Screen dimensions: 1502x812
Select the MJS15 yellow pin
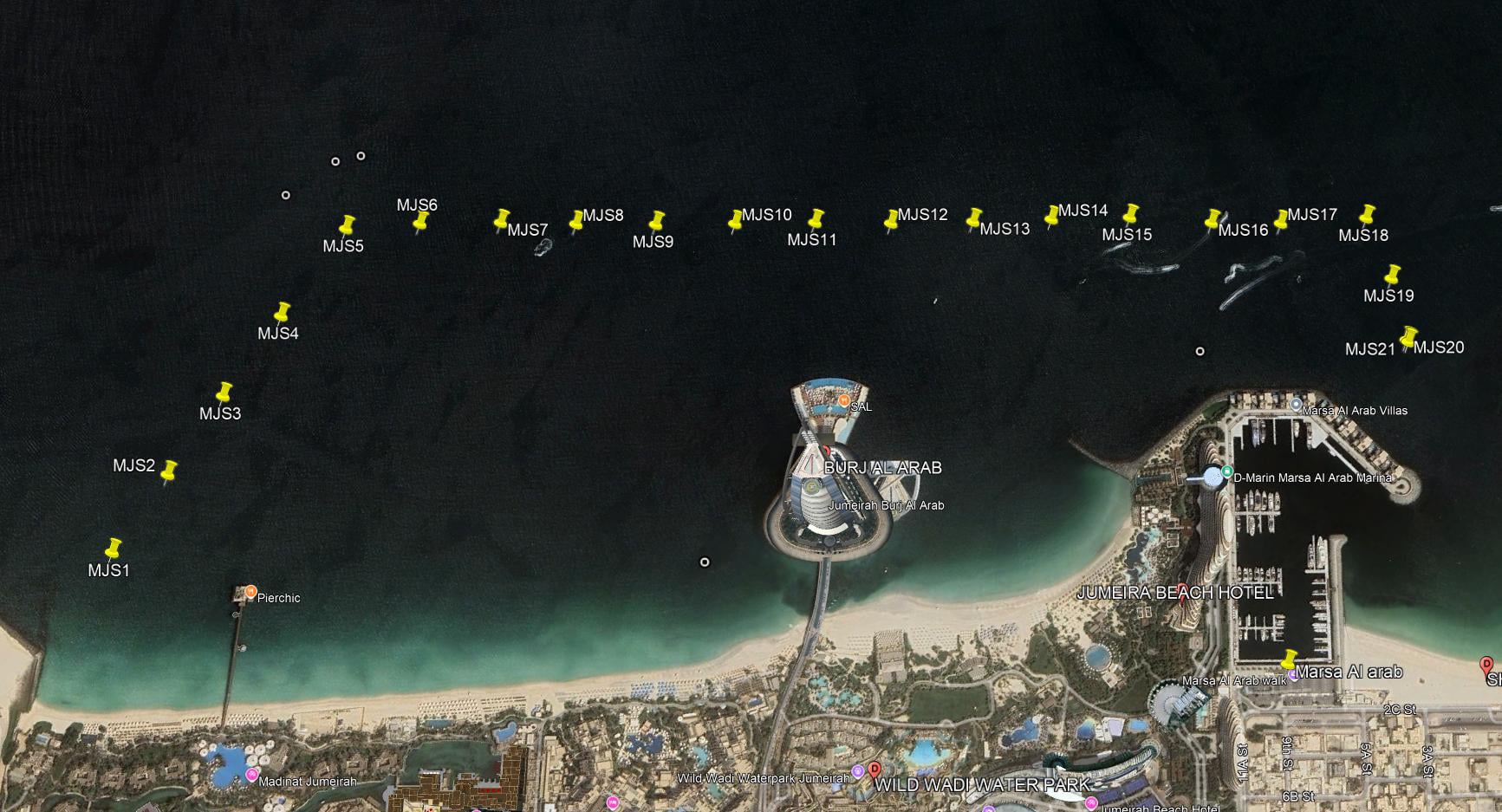[1130, 214]
